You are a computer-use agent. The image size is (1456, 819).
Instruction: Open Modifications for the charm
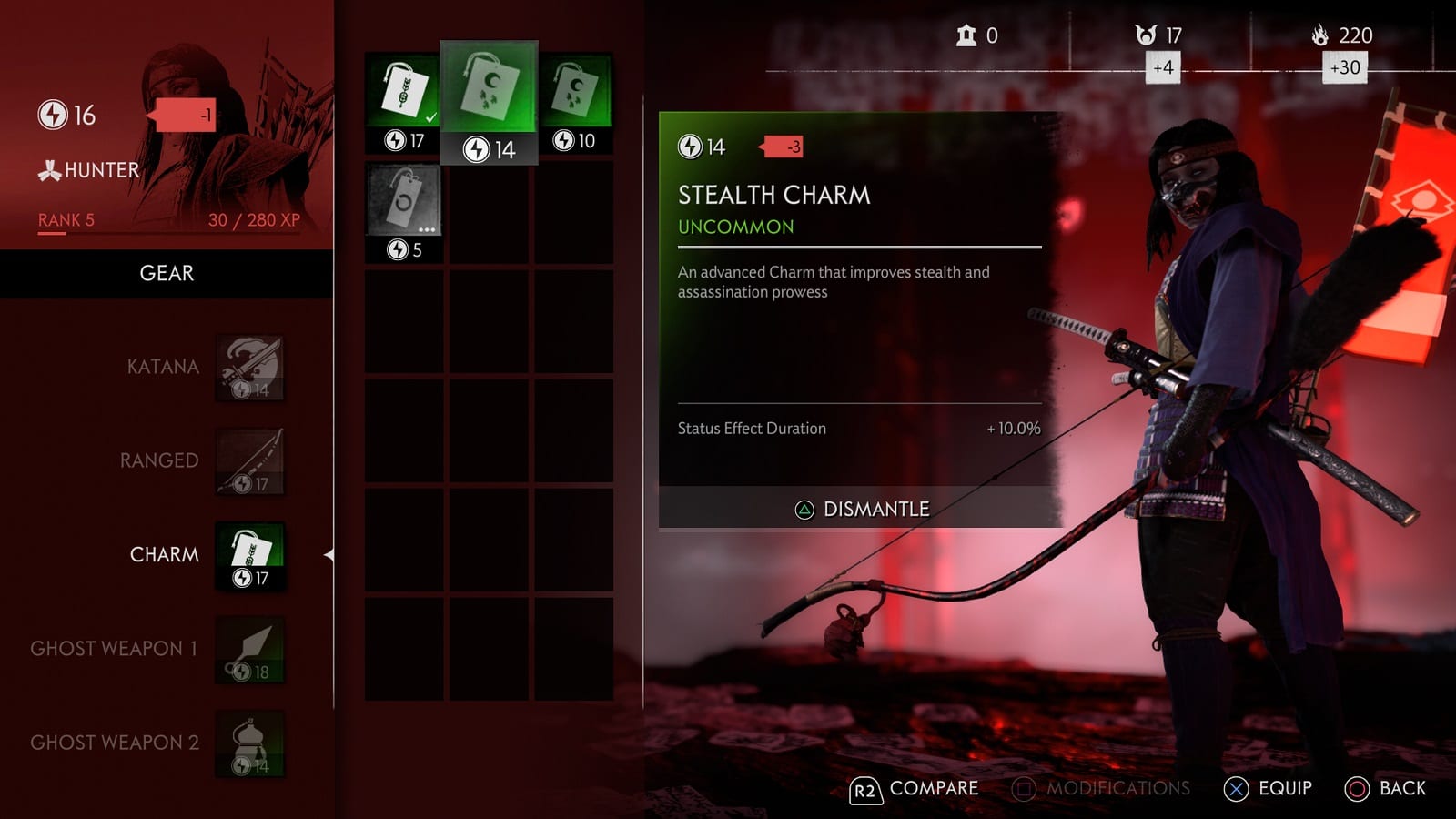[1101, 789]
